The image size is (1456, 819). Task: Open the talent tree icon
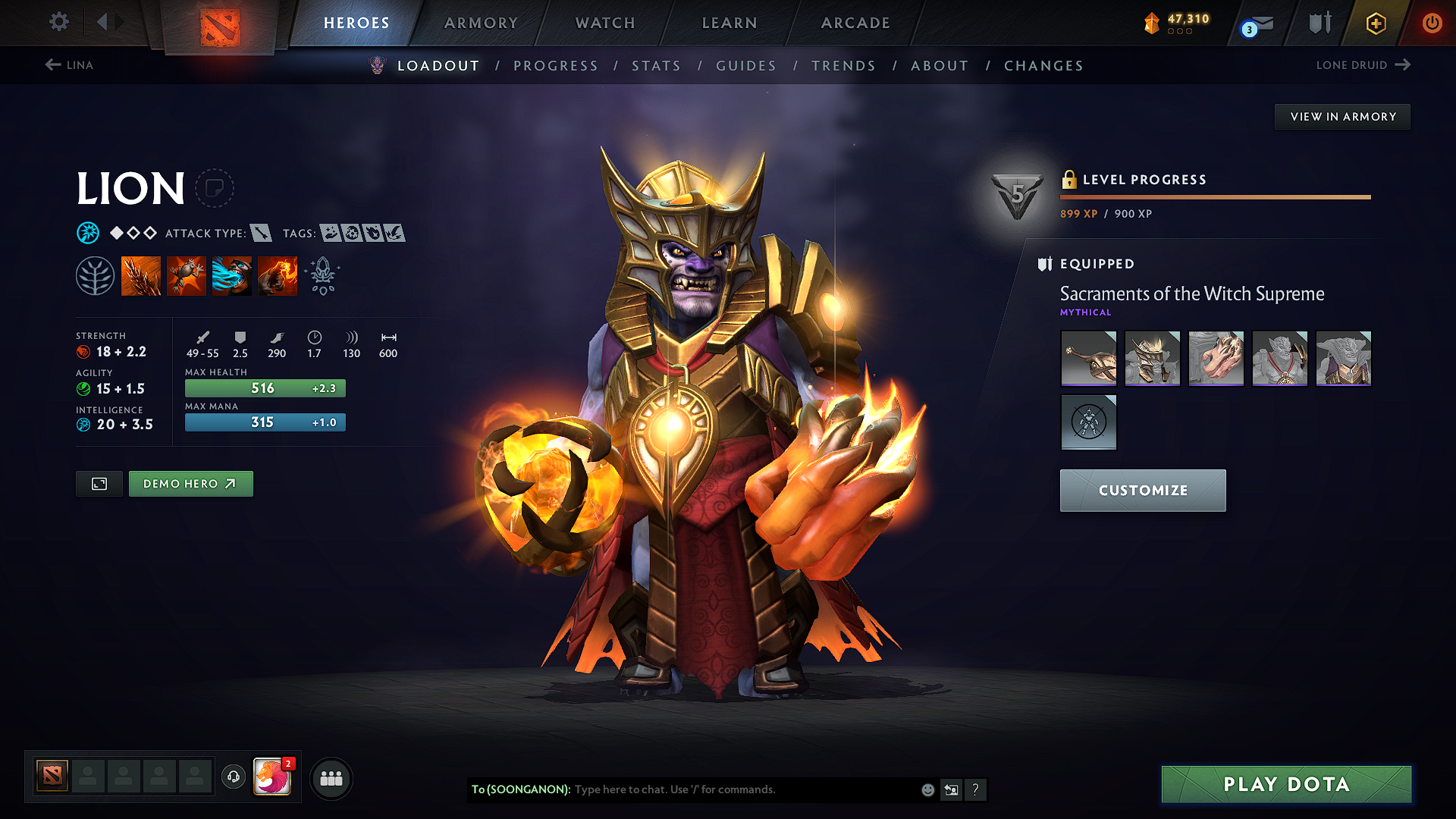click(x=96, y=275)
